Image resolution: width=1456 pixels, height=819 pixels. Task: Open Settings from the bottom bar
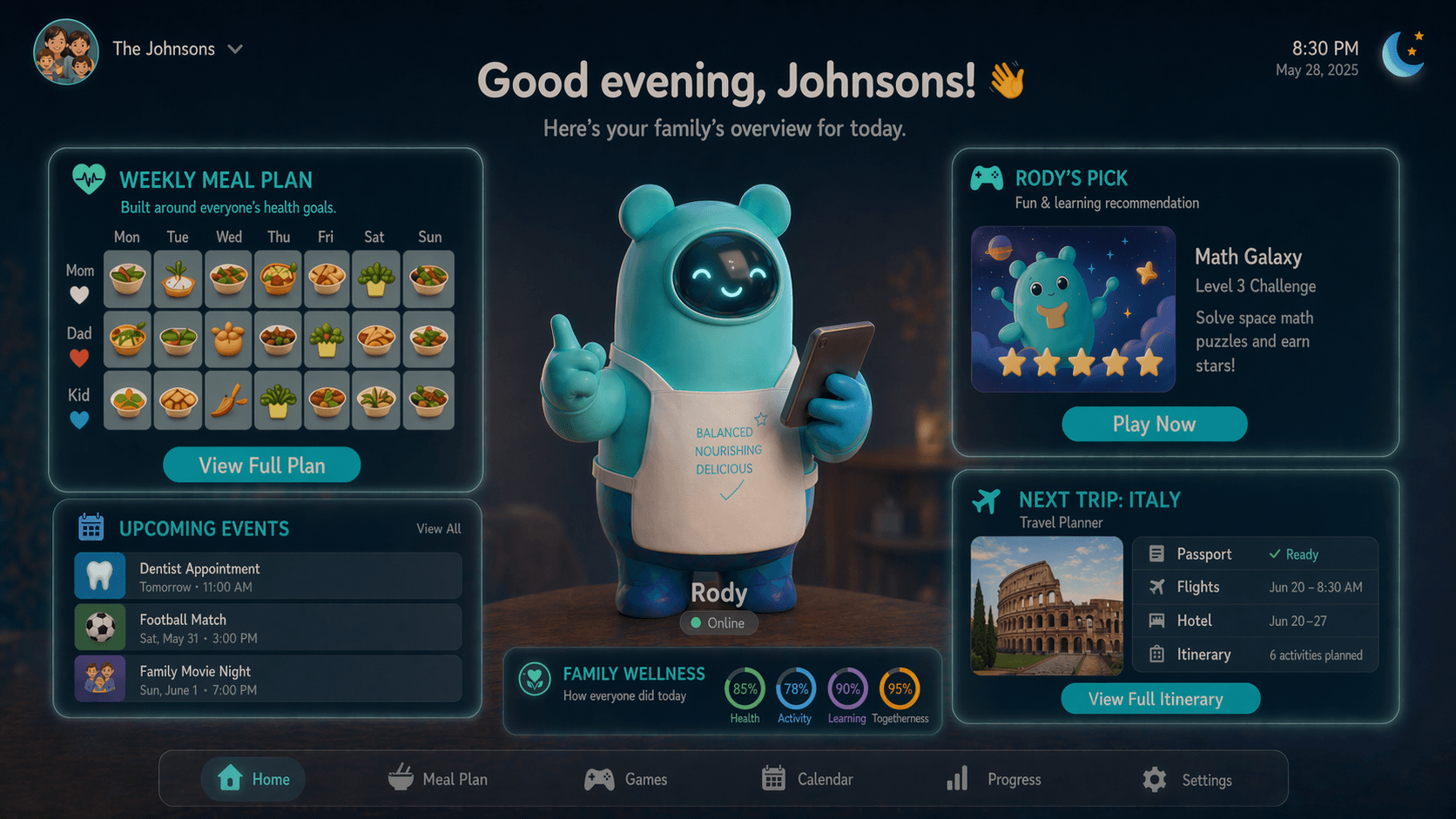pyautogui.click(x=1188, y=780)
